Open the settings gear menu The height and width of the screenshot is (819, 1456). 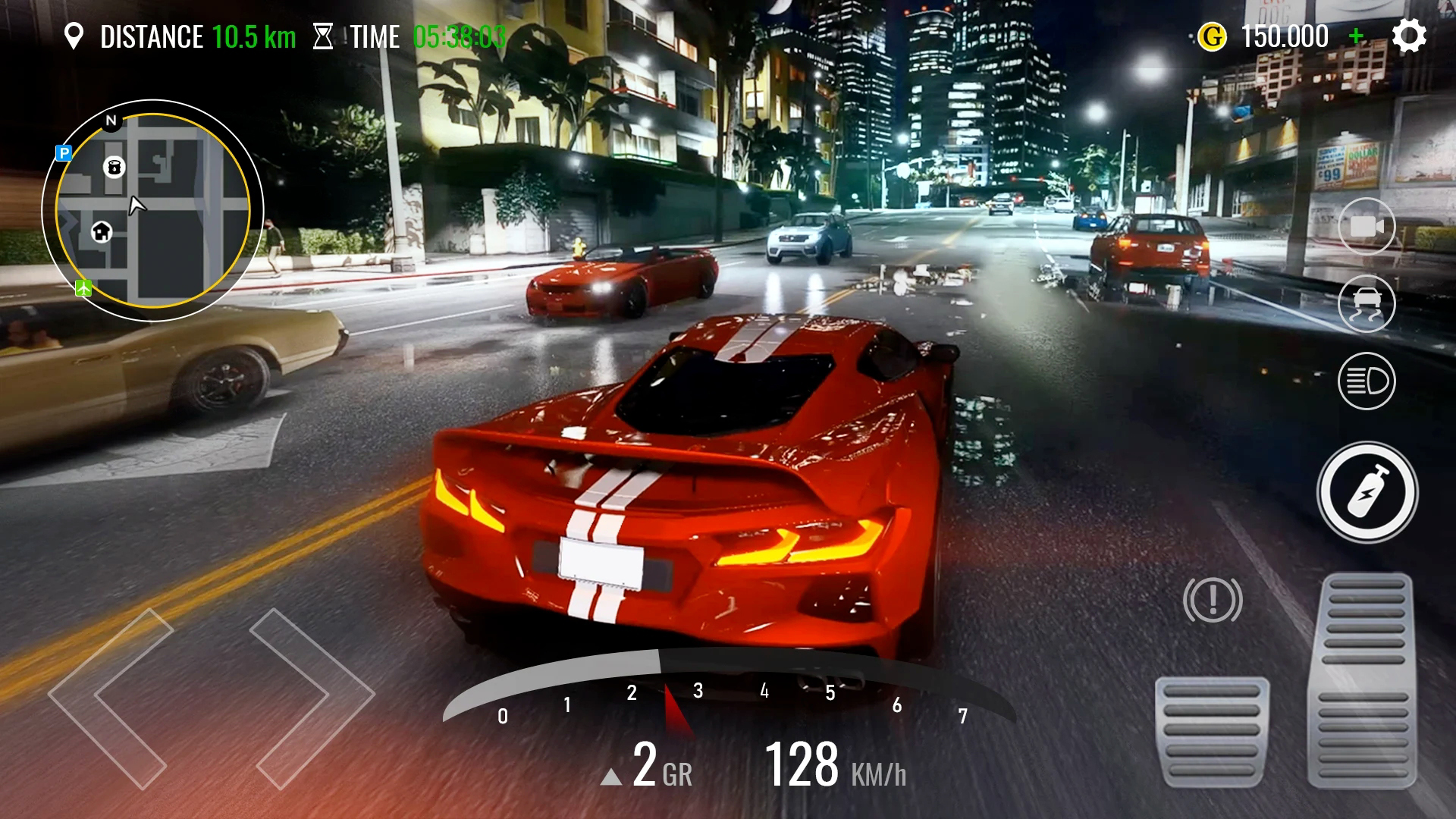1409,36
